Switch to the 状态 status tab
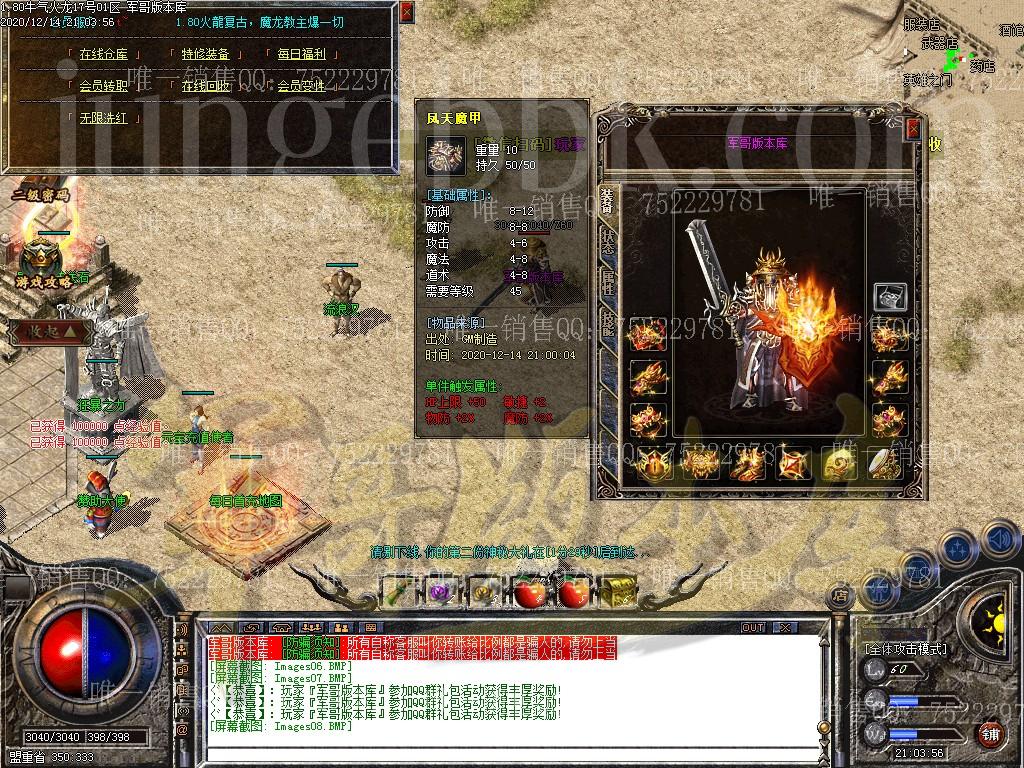The height and width of the screenshot is (768, 1024). pyautogui.click(x=607, y=241)
